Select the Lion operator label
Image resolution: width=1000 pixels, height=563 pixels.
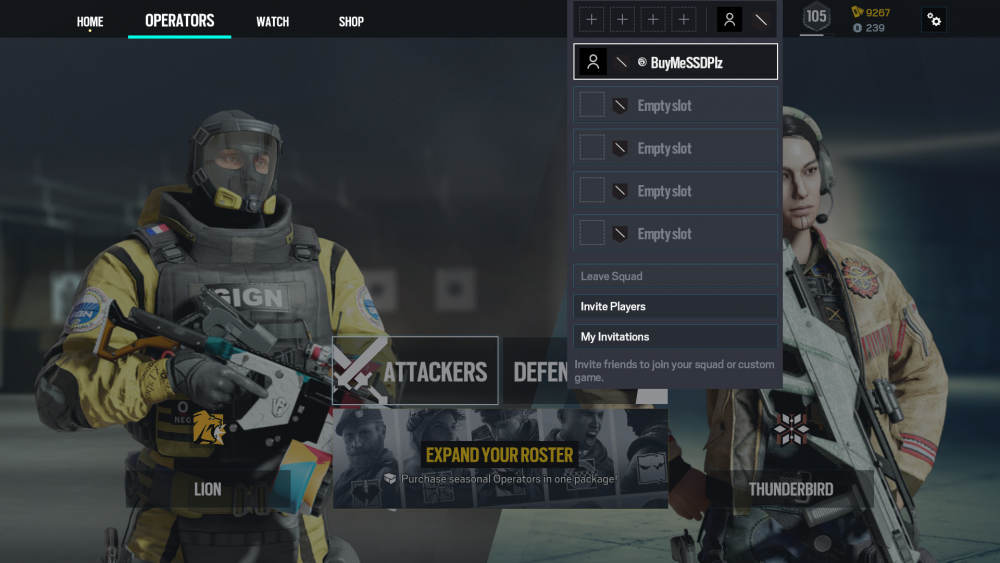click(208, 489)
